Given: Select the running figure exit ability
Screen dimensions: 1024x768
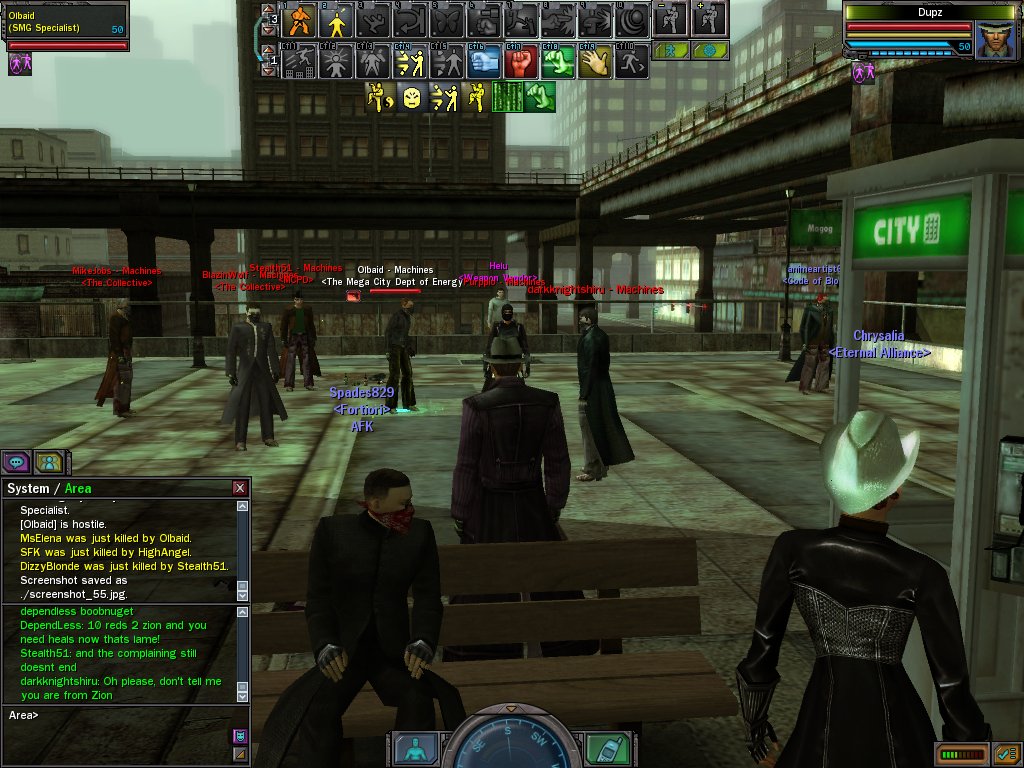Looking at the screenshot, I should 632,62.
